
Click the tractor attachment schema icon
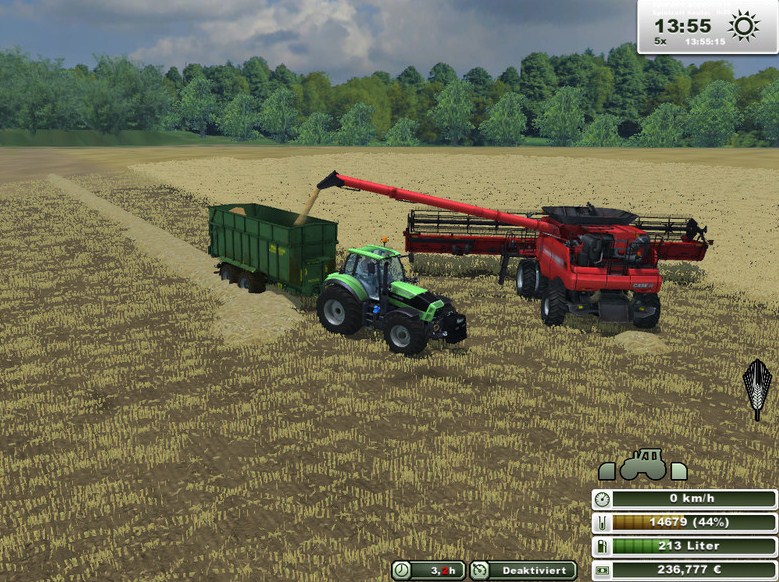[642, 465]
